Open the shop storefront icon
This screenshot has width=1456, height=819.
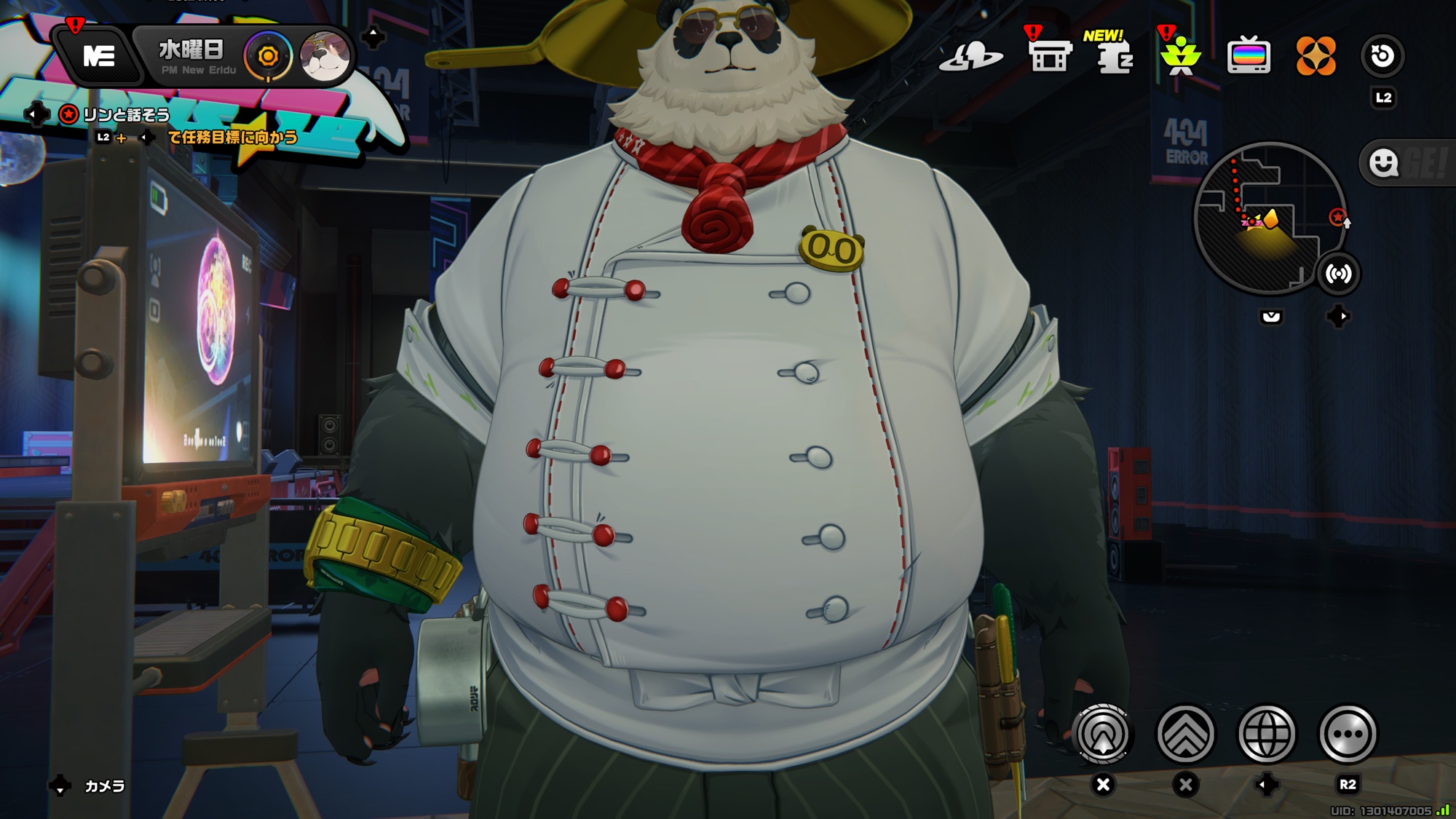click(x=1049, y=56)
